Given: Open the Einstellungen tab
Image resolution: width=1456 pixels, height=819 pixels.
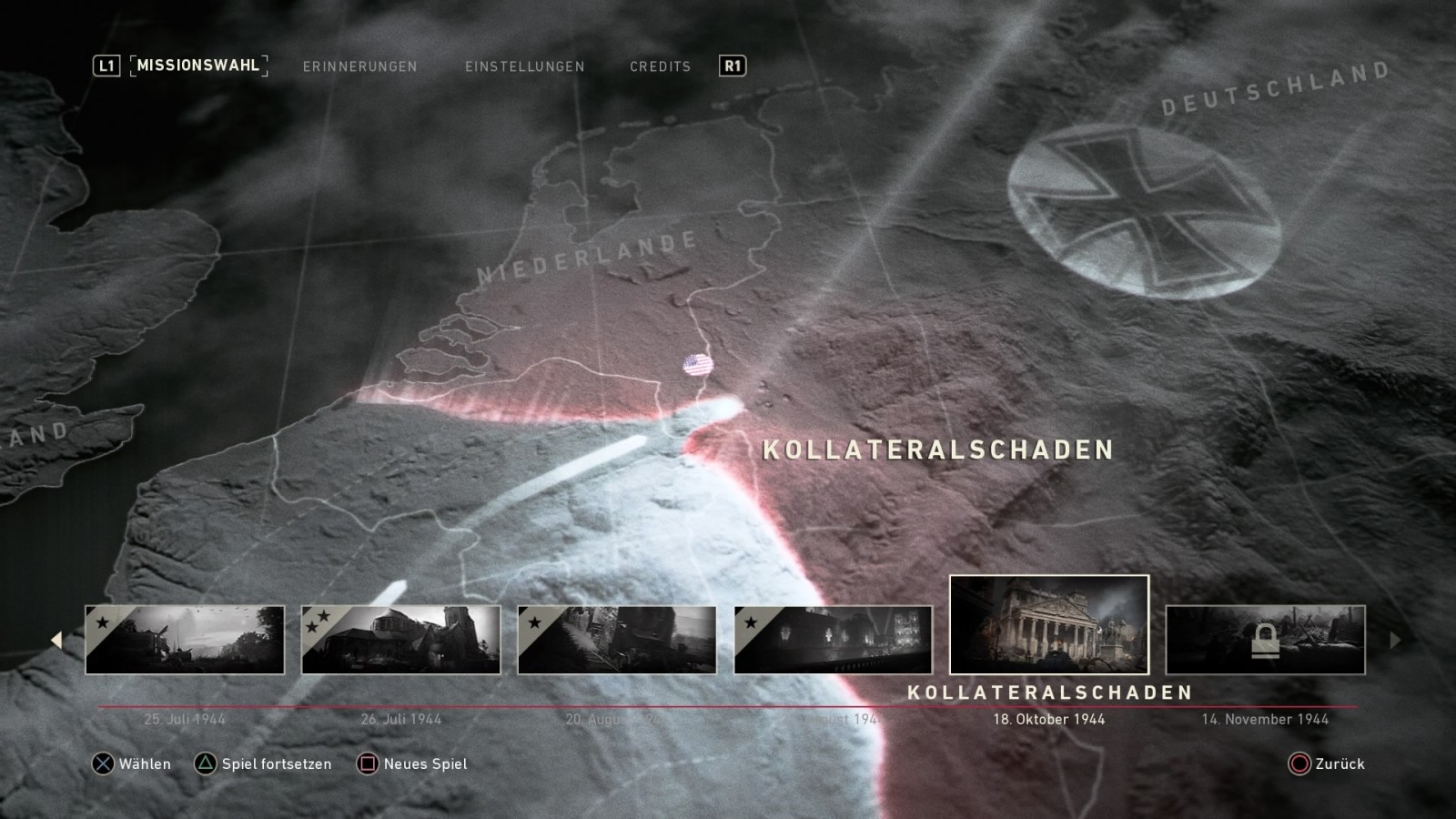Looking at the screenshot, I should (x=524, y=66).
